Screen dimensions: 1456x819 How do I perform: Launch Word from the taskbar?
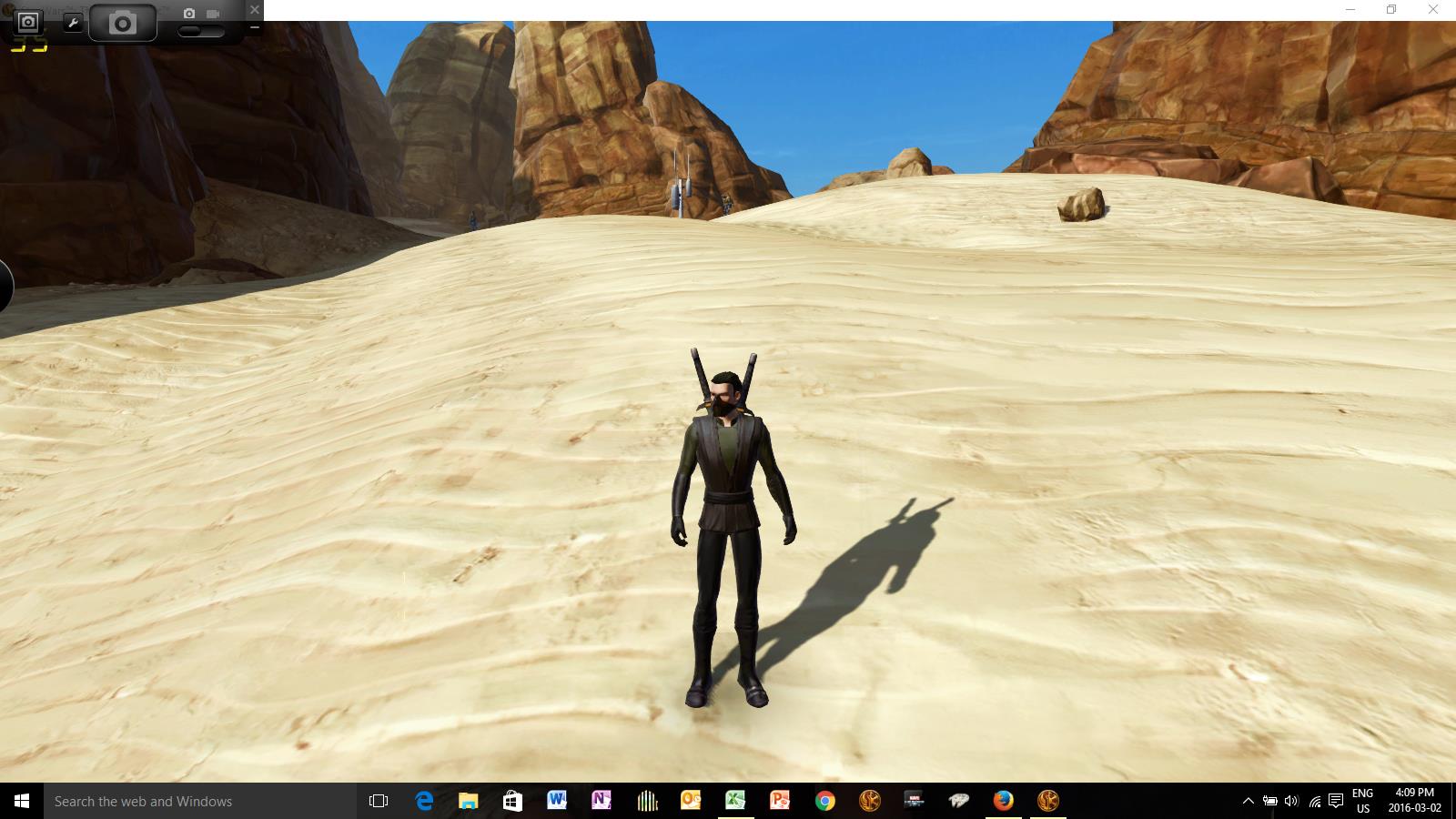556,802
